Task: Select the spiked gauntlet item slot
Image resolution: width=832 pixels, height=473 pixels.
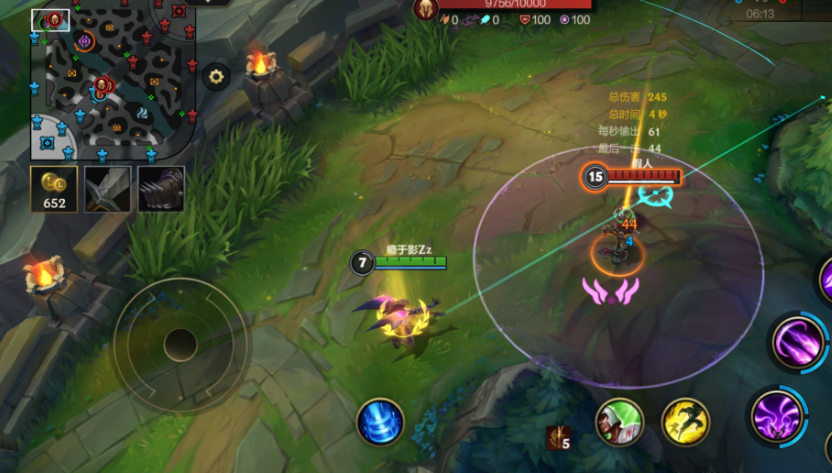Action: point(160,189)
